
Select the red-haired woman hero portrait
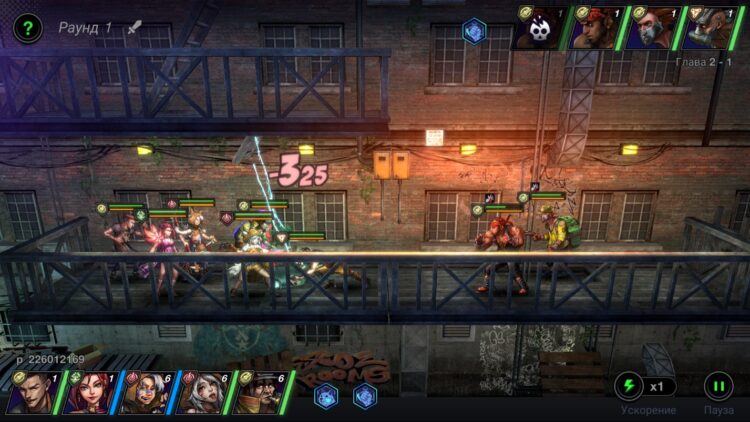tap(88, 394)
